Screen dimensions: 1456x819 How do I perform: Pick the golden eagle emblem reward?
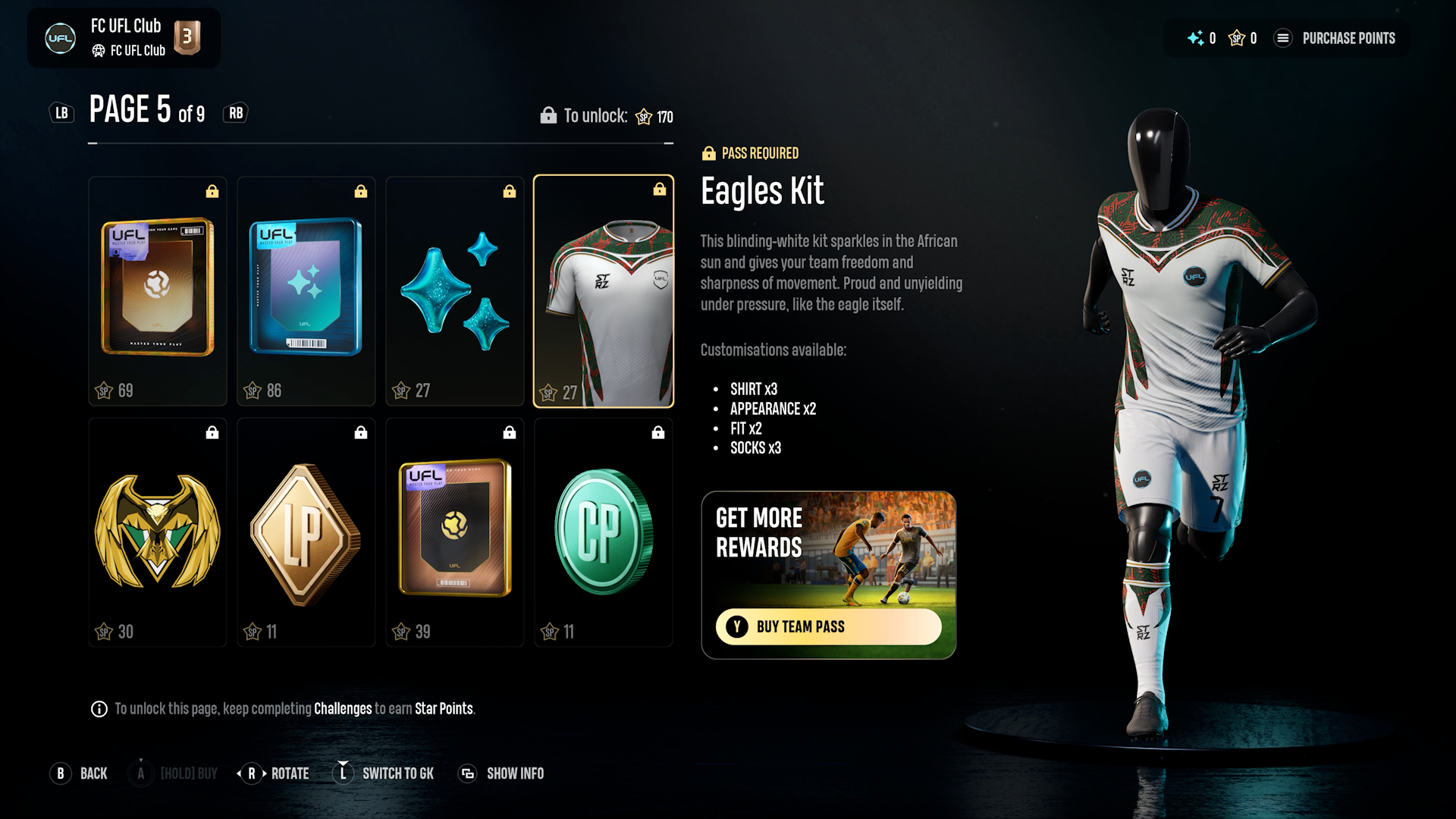point(158,532)
